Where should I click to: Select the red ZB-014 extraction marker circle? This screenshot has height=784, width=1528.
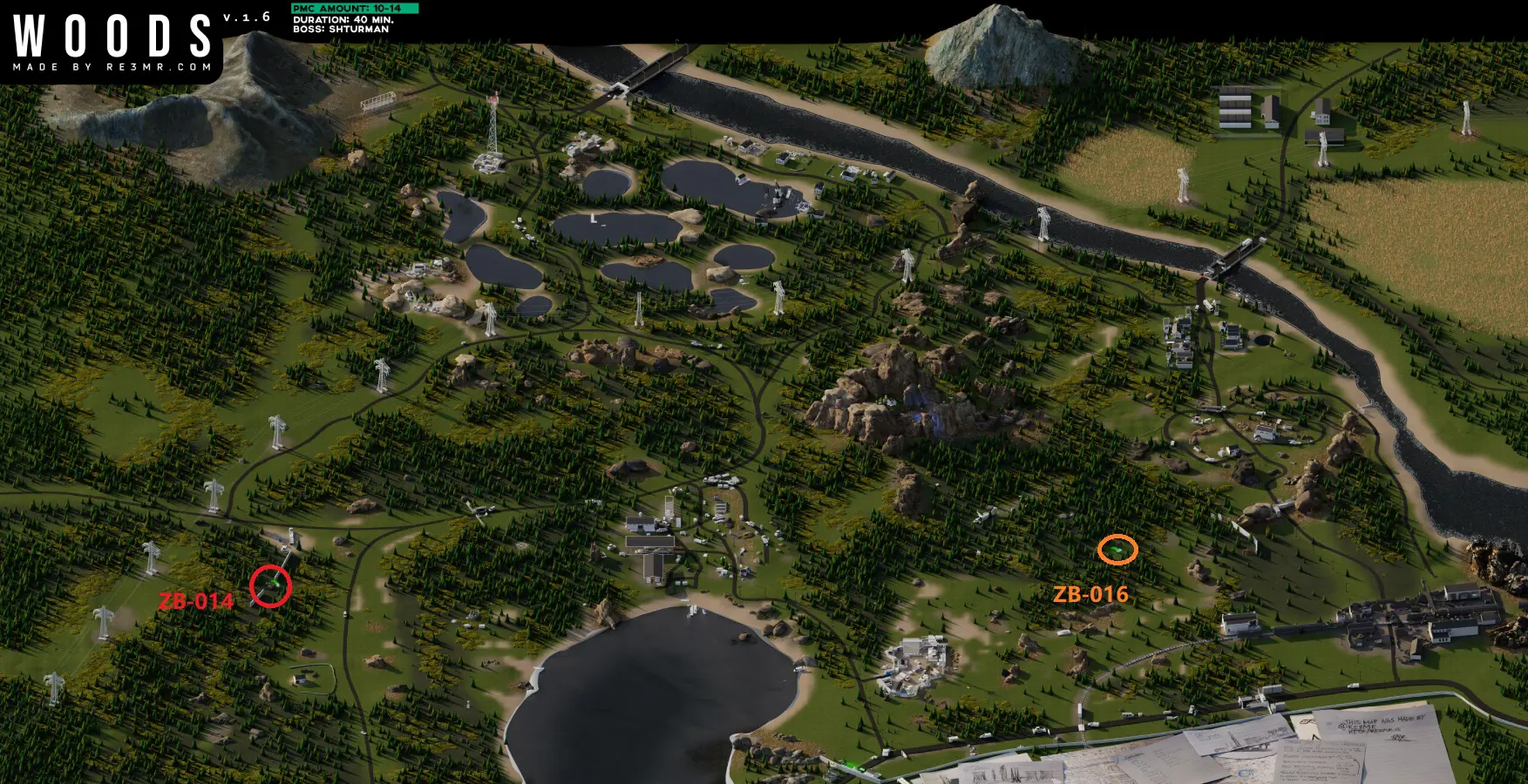point(270,586)
